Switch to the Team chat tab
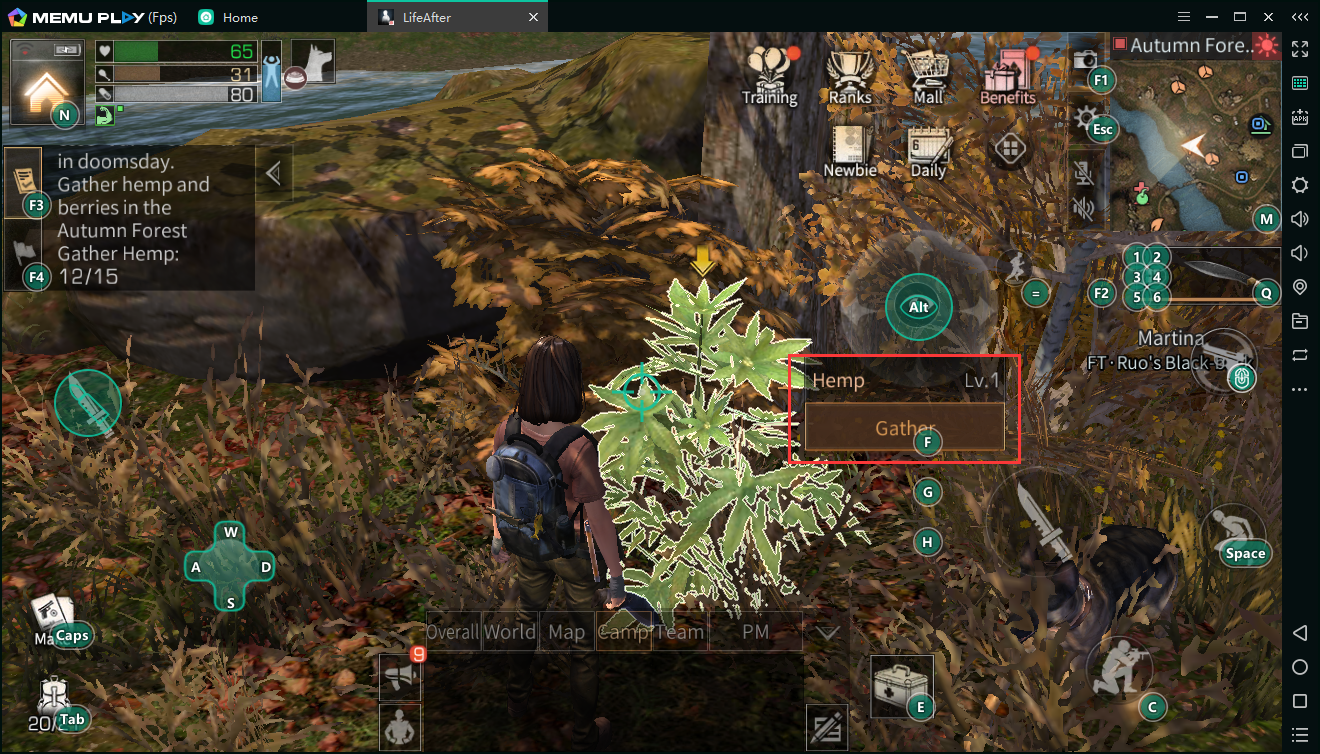This screenshot has width=1320, height=754. tap(680, 632)
